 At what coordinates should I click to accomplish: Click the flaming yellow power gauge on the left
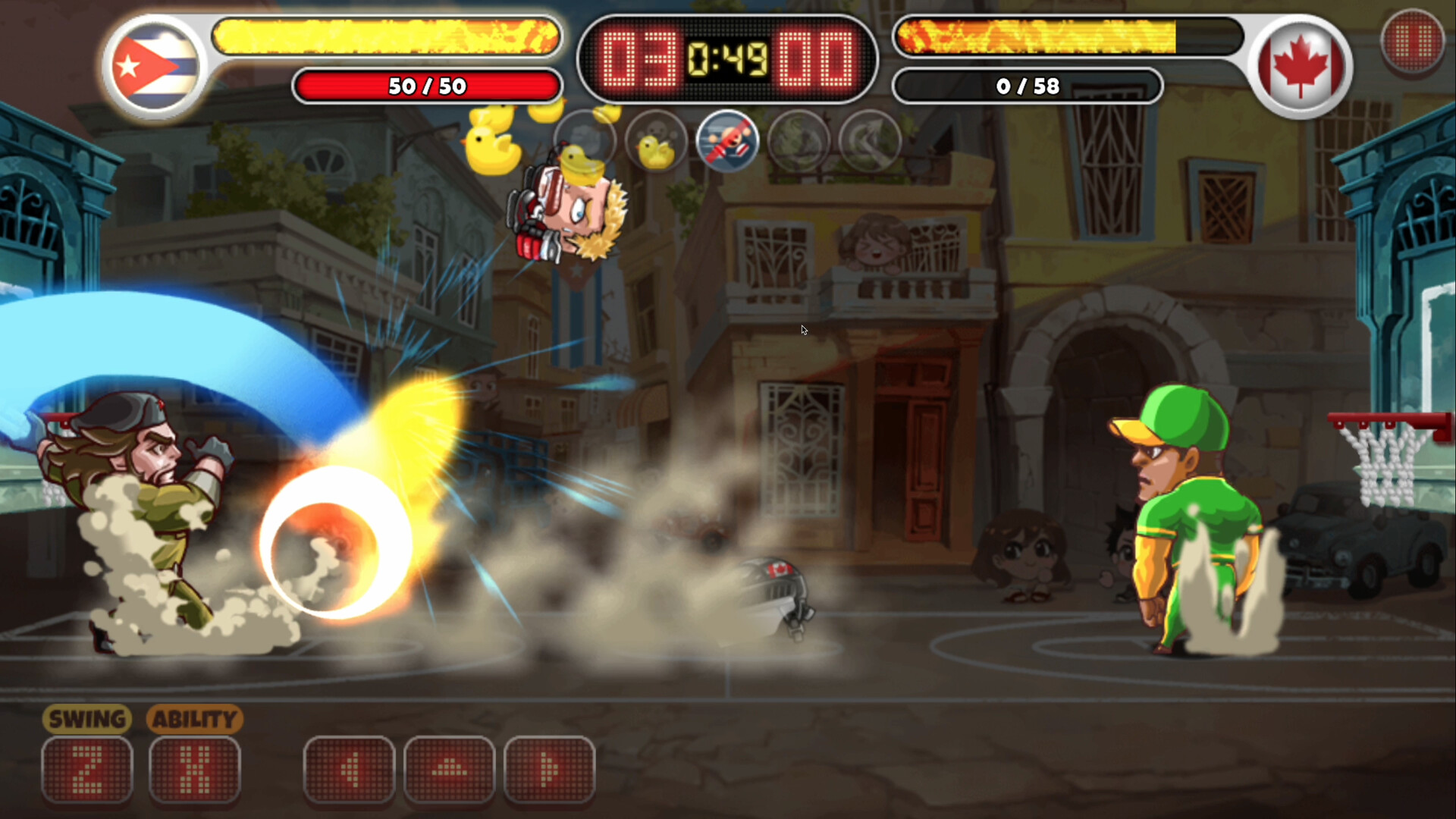click(x=387, y=36)
